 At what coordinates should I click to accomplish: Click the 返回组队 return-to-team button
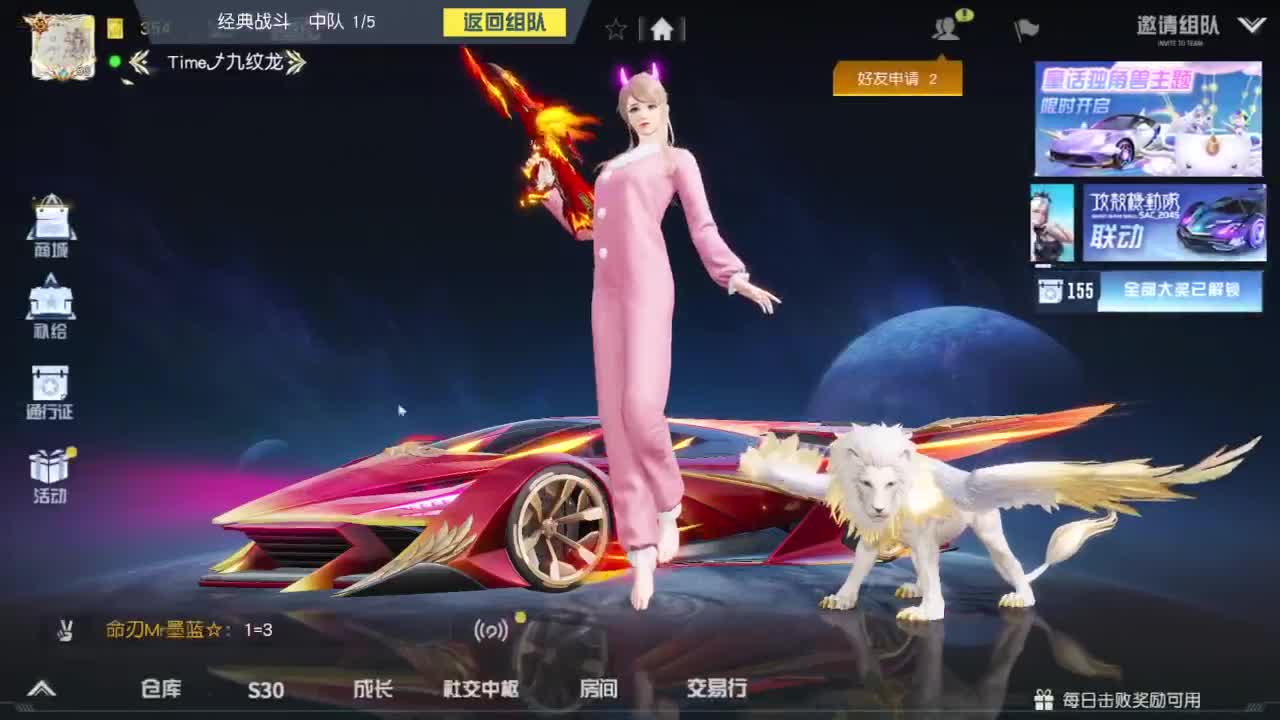pos(505,22)
